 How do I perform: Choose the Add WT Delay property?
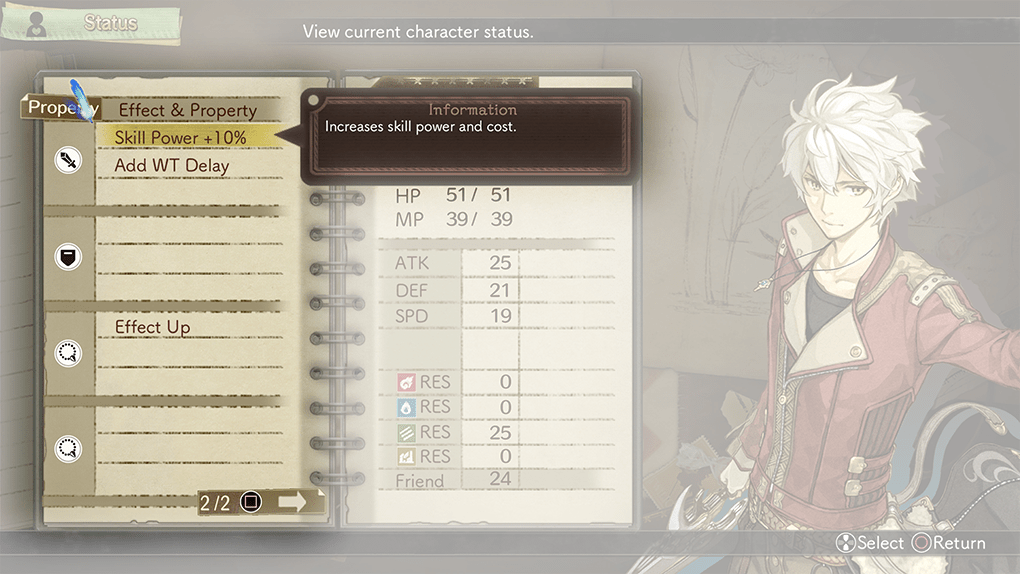coord(172,166)
